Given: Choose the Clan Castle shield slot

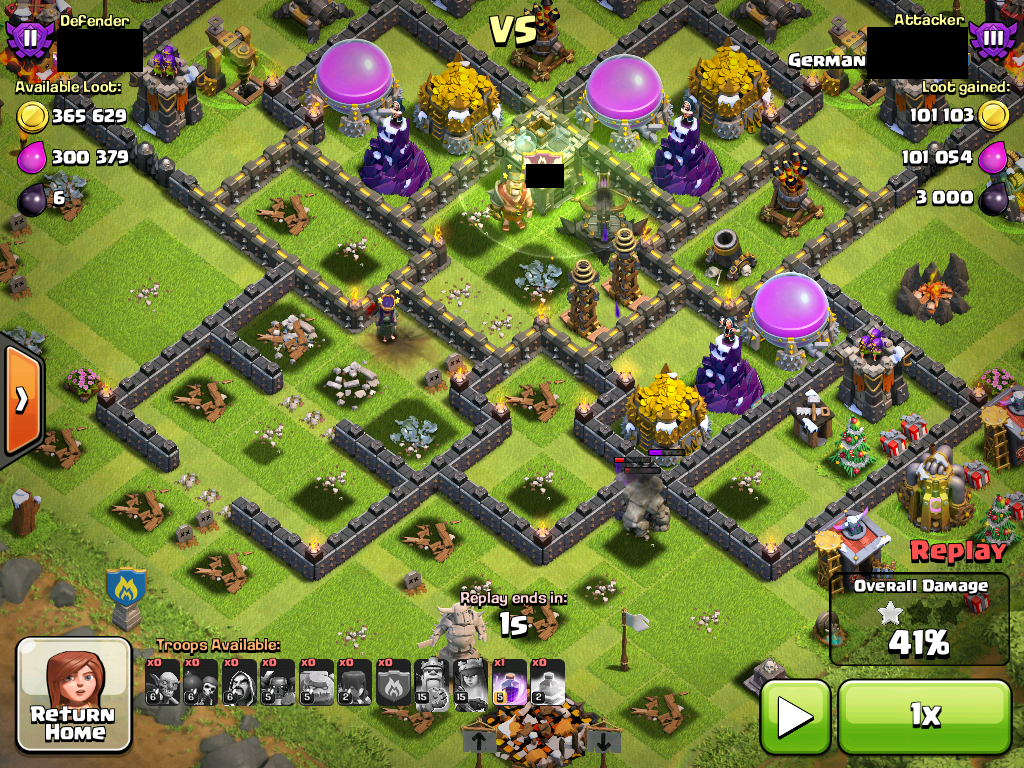Looking at the screenshot, I should click(x=393, y=683).
